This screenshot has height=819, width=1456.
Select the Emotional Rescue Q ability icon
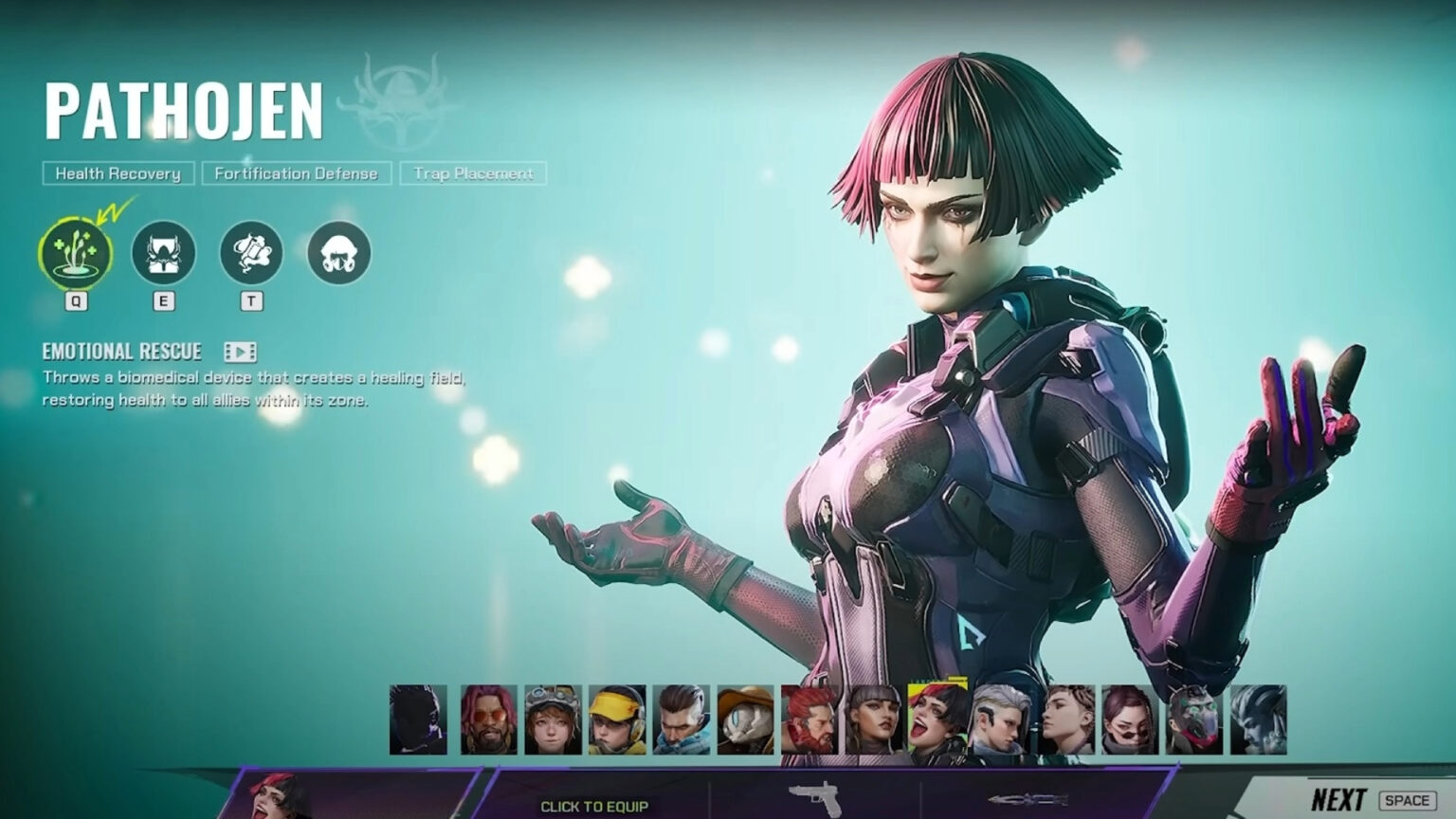tap(78, 250)
